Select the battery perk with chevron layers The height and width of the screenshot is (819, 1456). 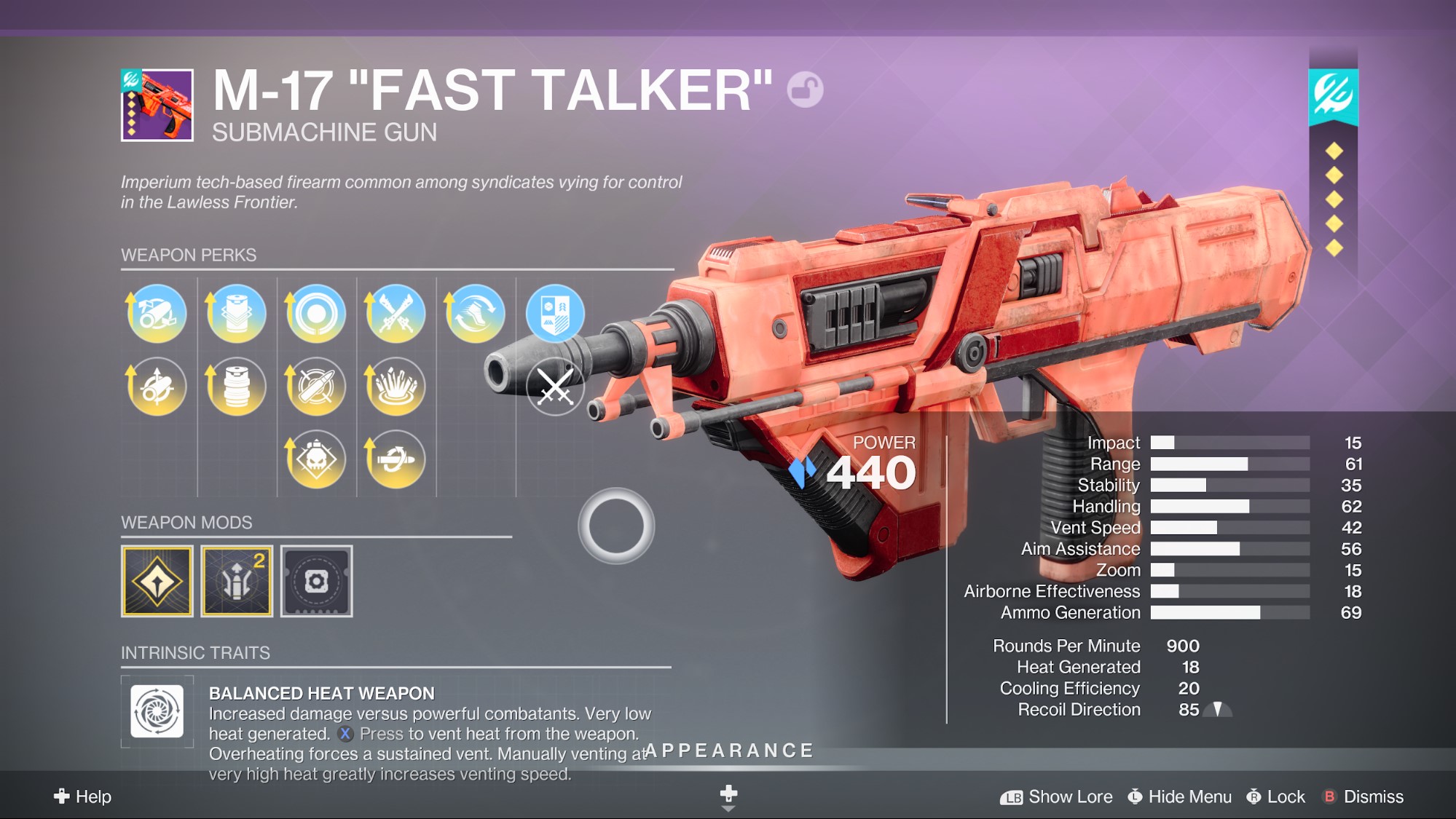click(236, 314)
